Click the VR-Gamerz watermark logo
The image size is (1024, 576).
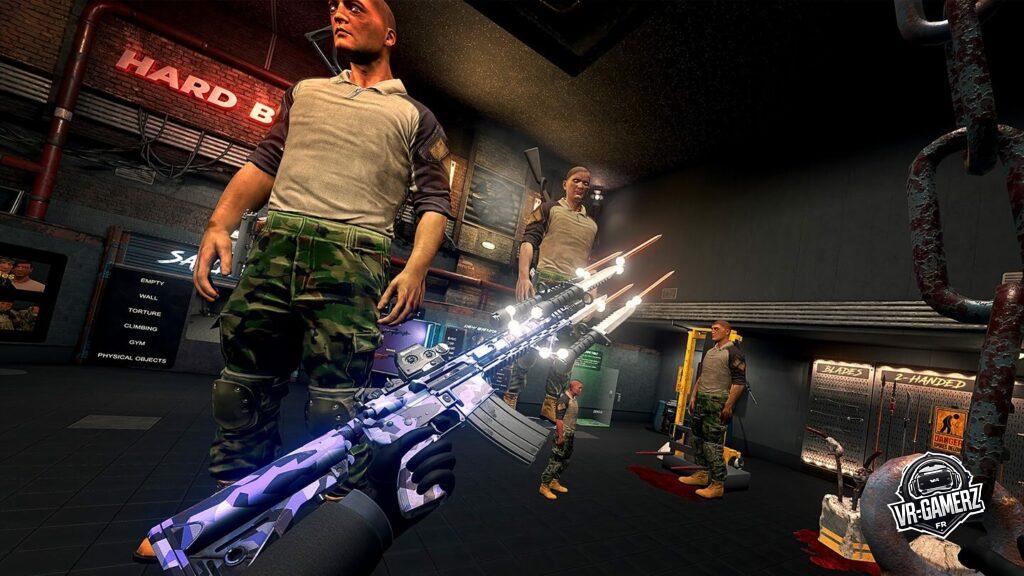[x=936, y=496]
